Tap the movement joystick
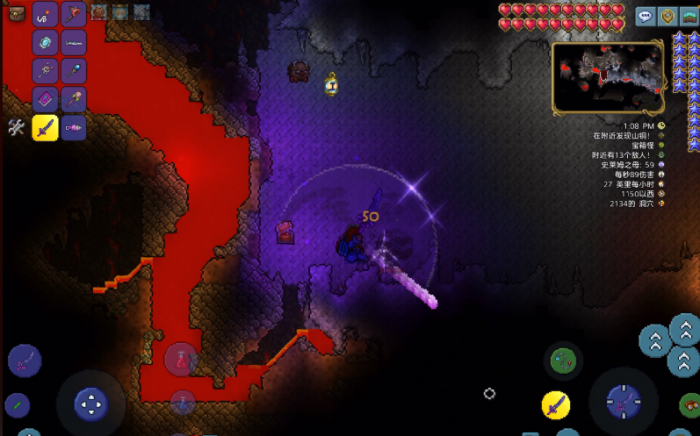 (x=91, y=404)
